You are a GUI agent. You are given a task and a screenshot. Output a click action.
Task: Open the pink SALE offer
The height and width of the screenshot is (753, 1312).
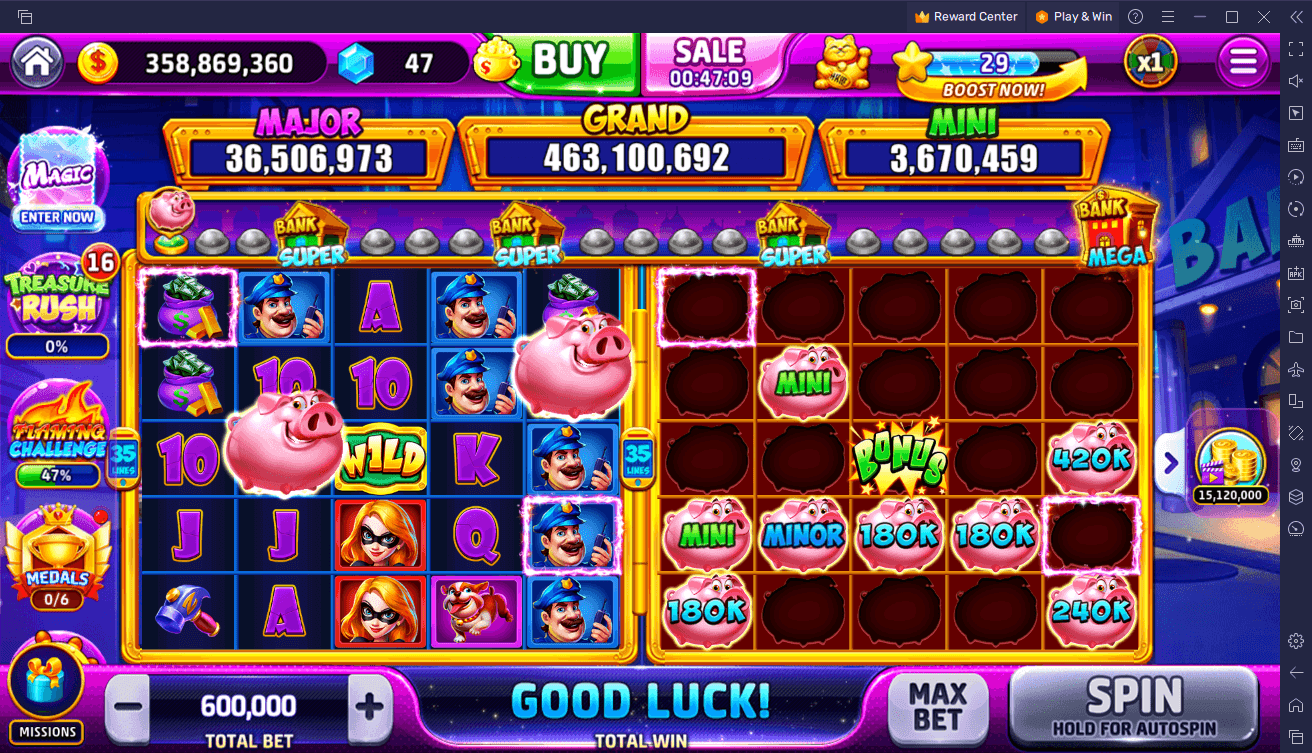(711, 62)
